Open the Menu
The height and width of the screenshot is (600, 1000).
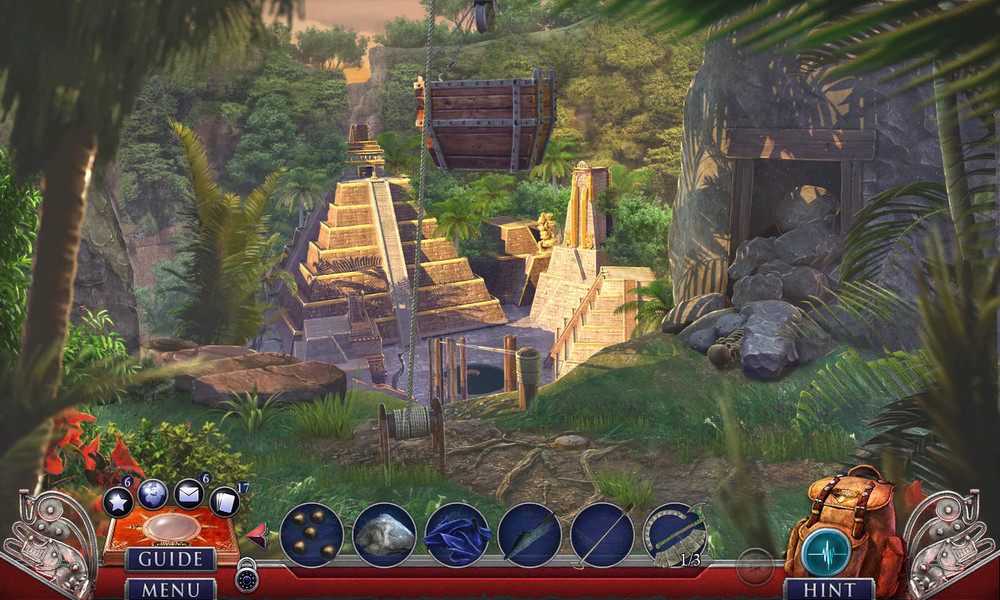170,589
